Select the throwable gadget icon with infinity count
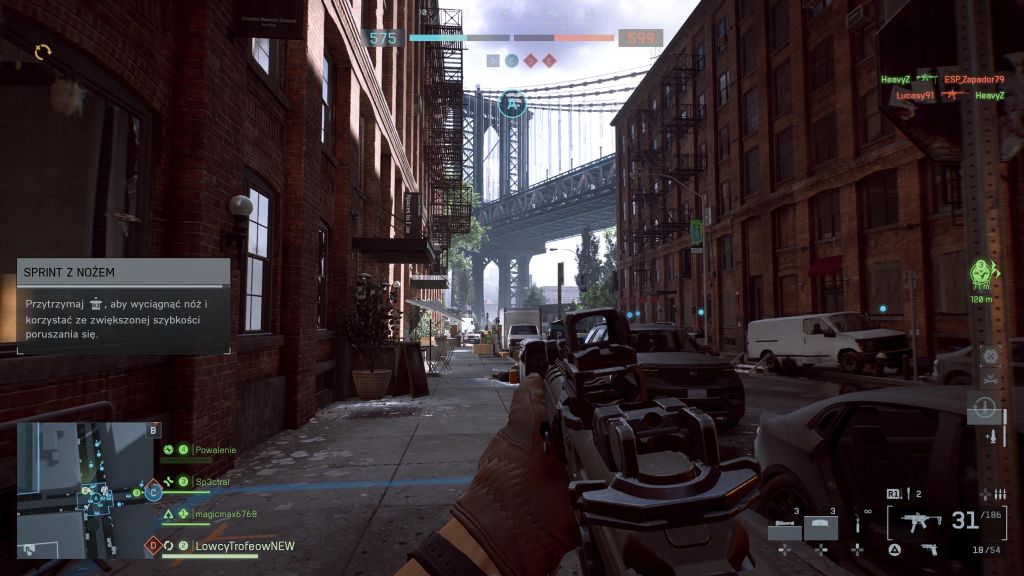This screenshot has height=576, width=1024. (x=857, y=527)
